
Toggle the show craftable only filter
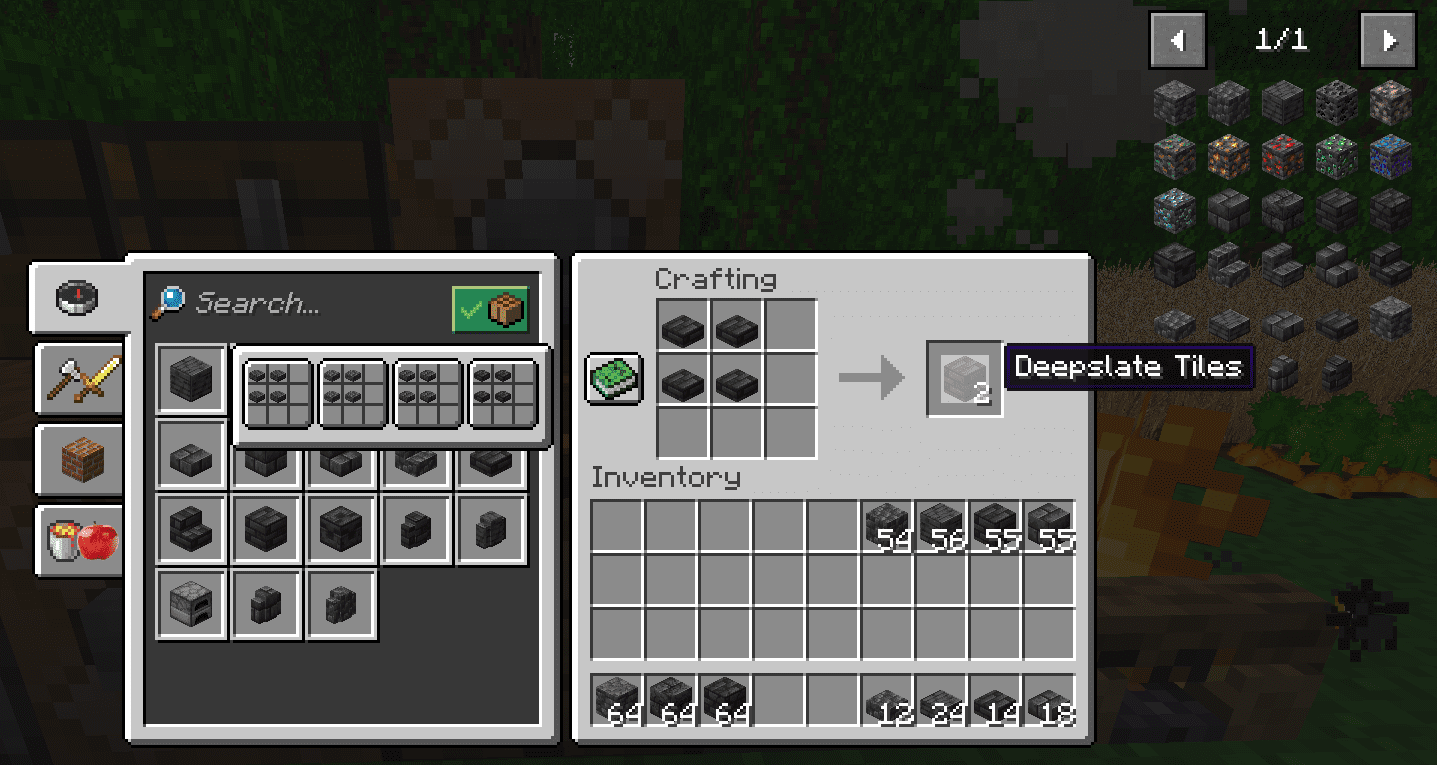(x=490, y=310)
